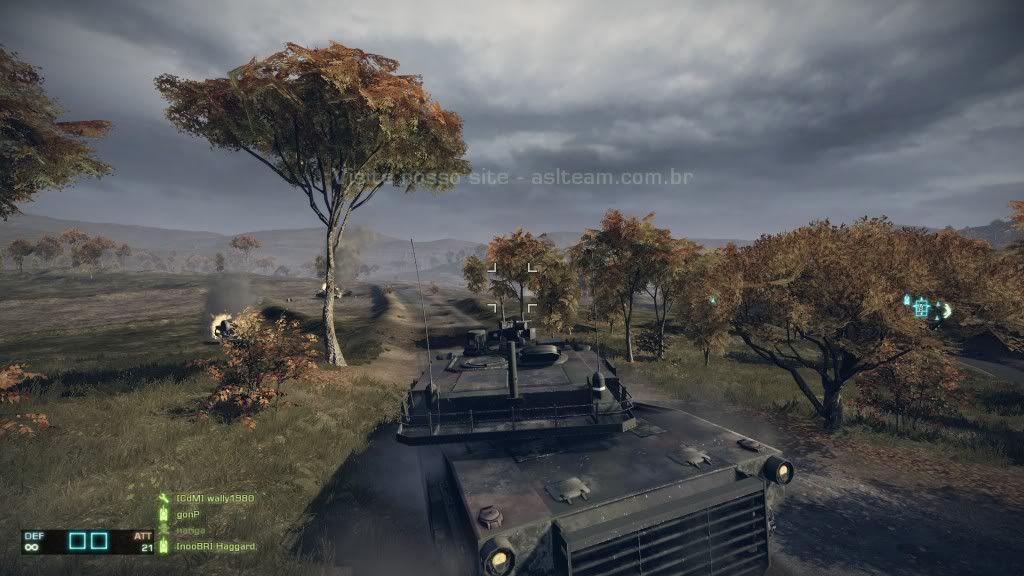Click the cyan objective crate marker
This screenshot has width=1024, height=576.
(x=921, y=308)
